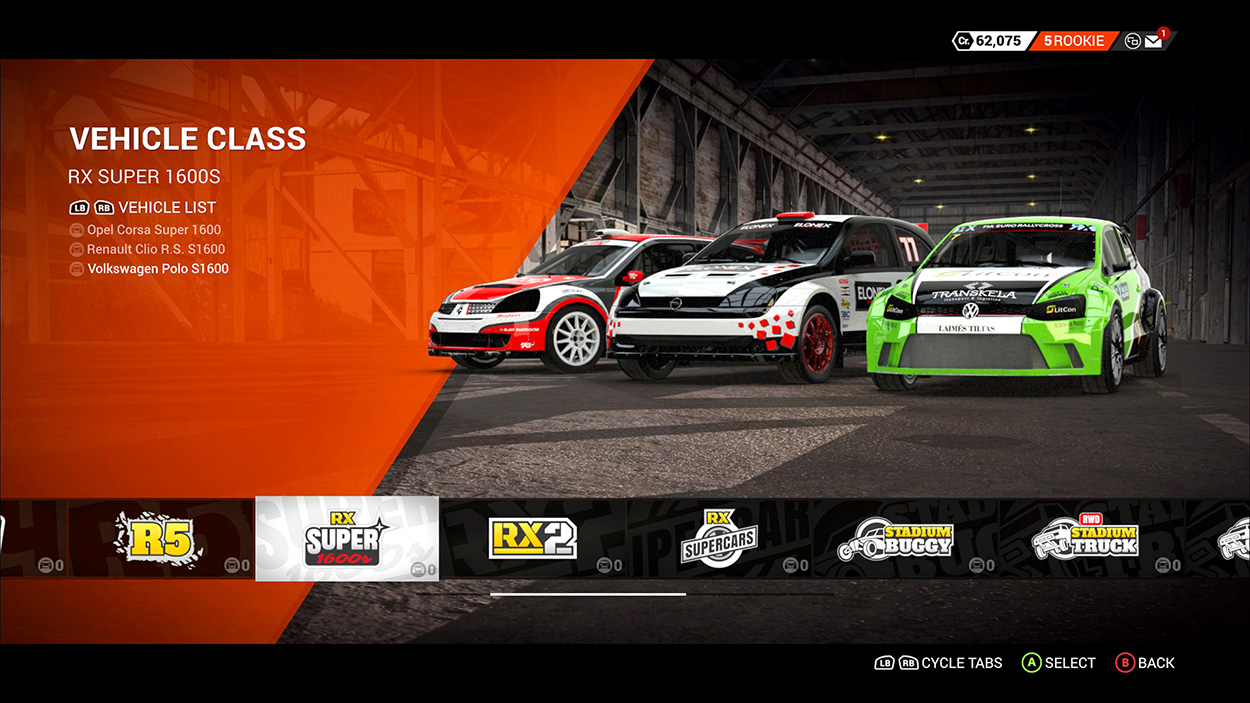Select Opel Corsa Super 1600 in vehicle list

[x=153, y=230]
